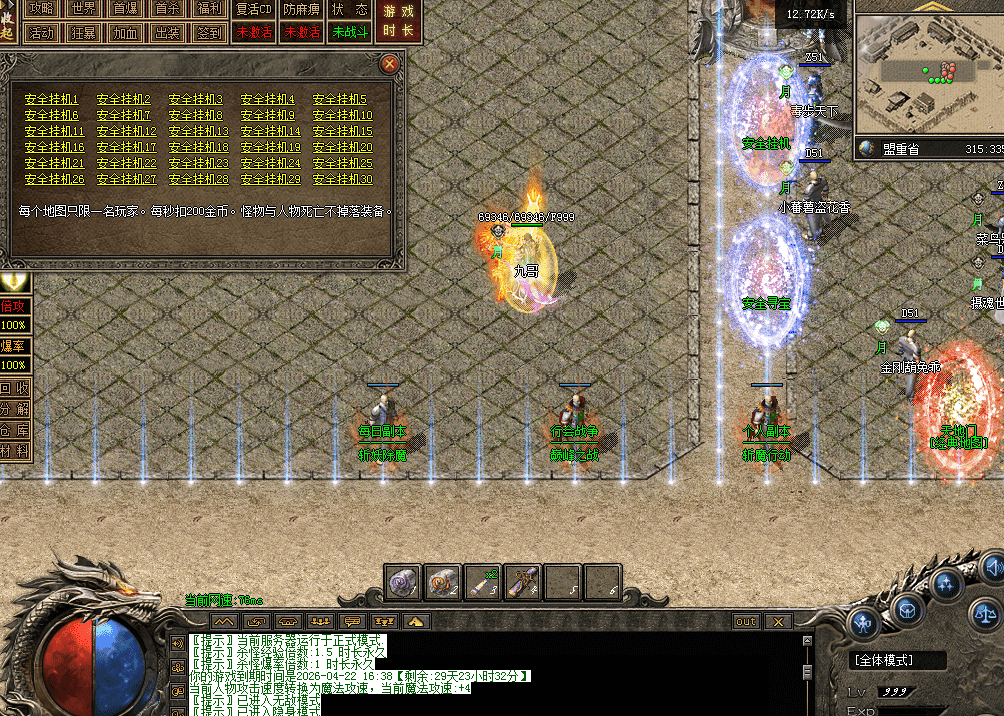Open the 仓库 warehouse side button
The image size is (1004, 716).
[15, 430]
